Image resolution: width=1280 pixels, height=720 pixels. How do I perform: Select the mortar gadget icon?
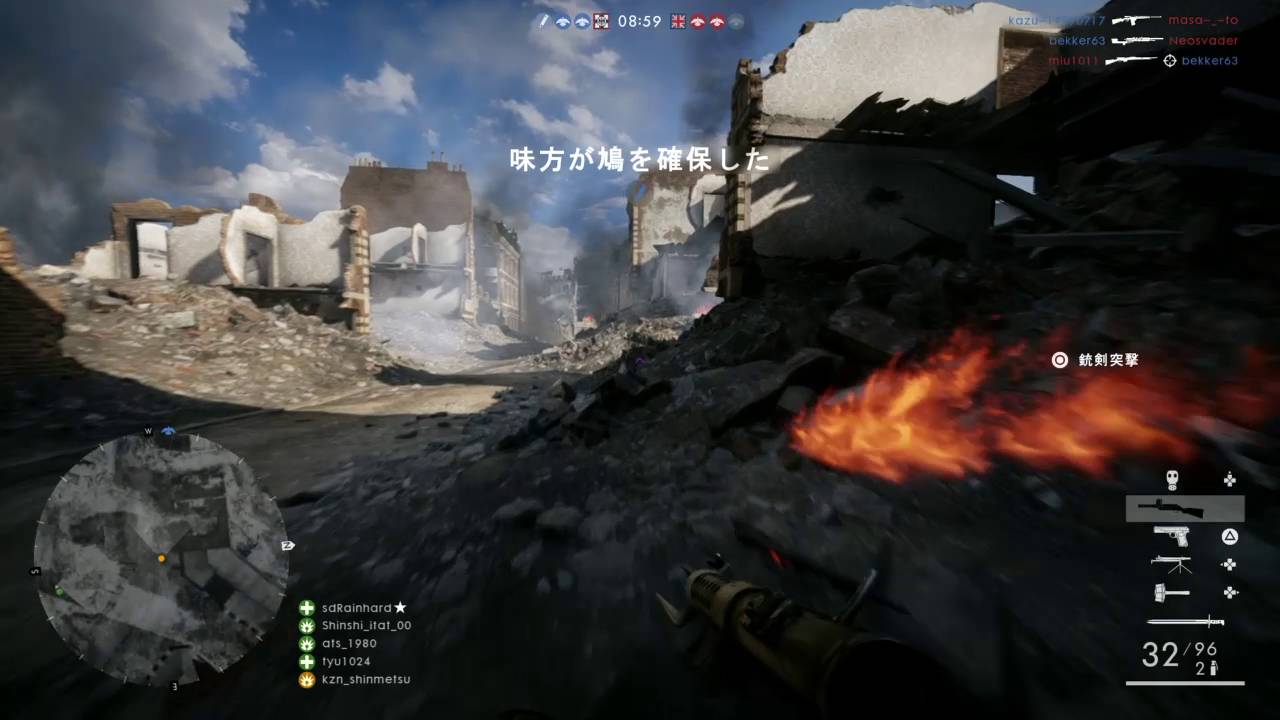pos(1170,565)
